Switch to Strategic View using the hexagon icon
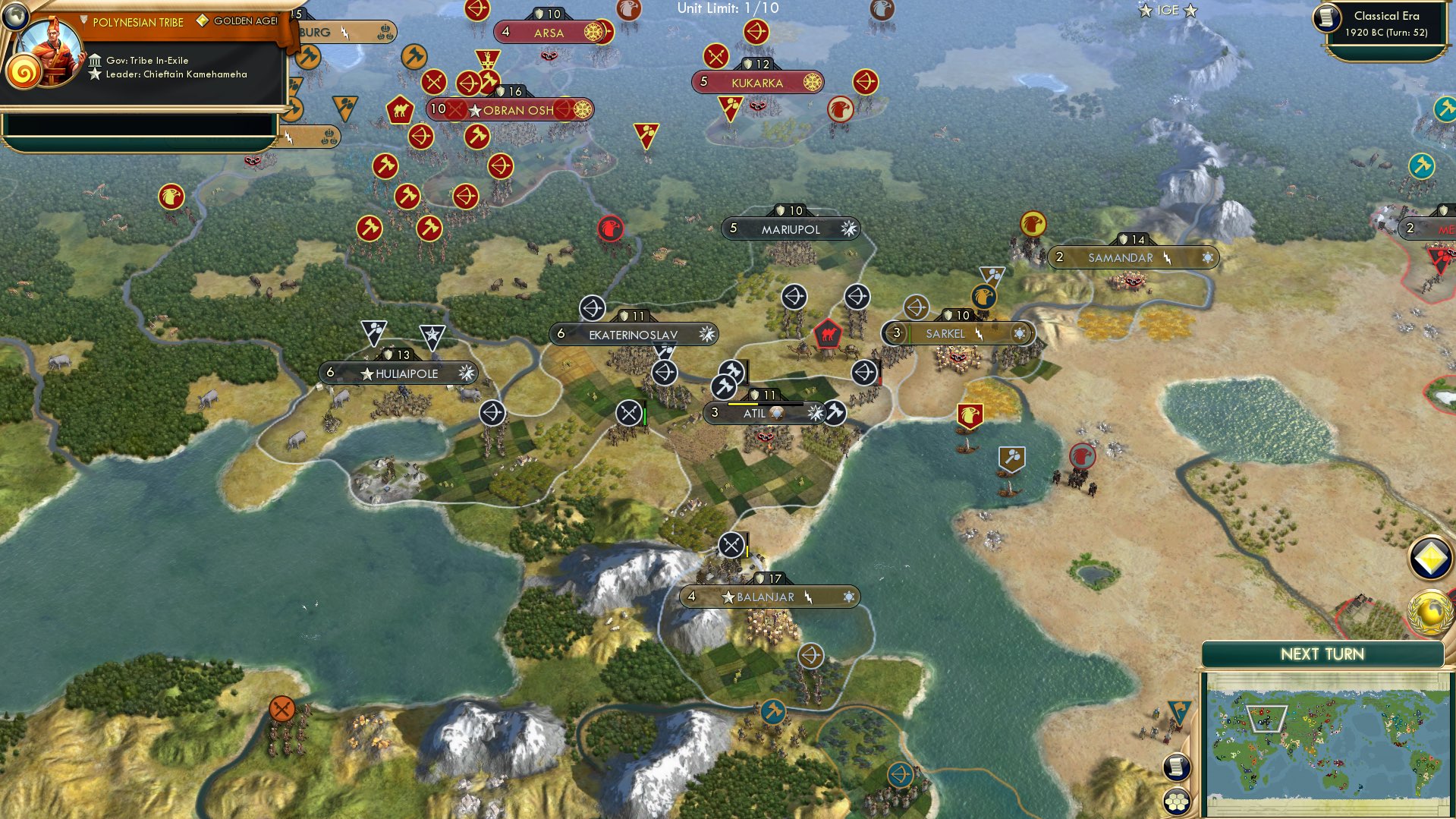 pos(1175,802)
